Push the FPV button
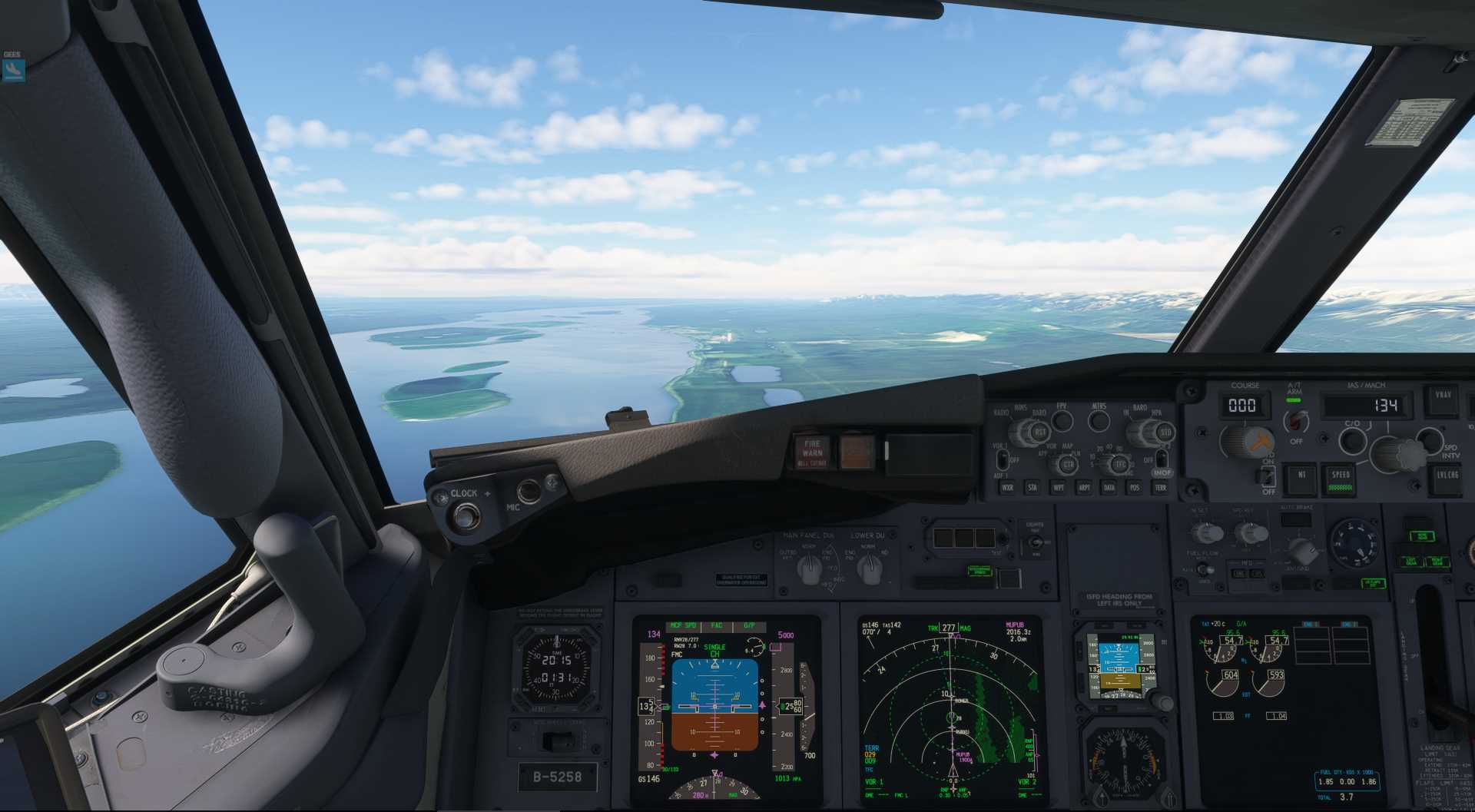This screenshot has height=812, width=1475. [x=1062, y=419]
